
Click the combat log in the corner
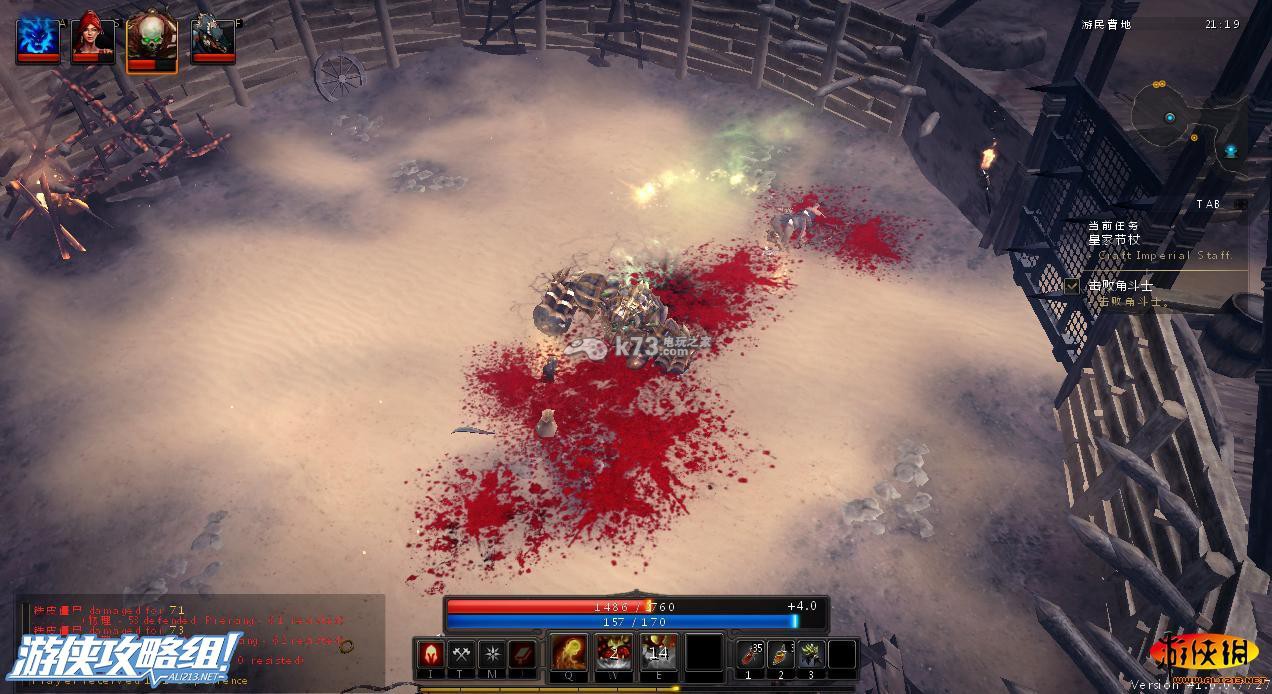(190, 637)
